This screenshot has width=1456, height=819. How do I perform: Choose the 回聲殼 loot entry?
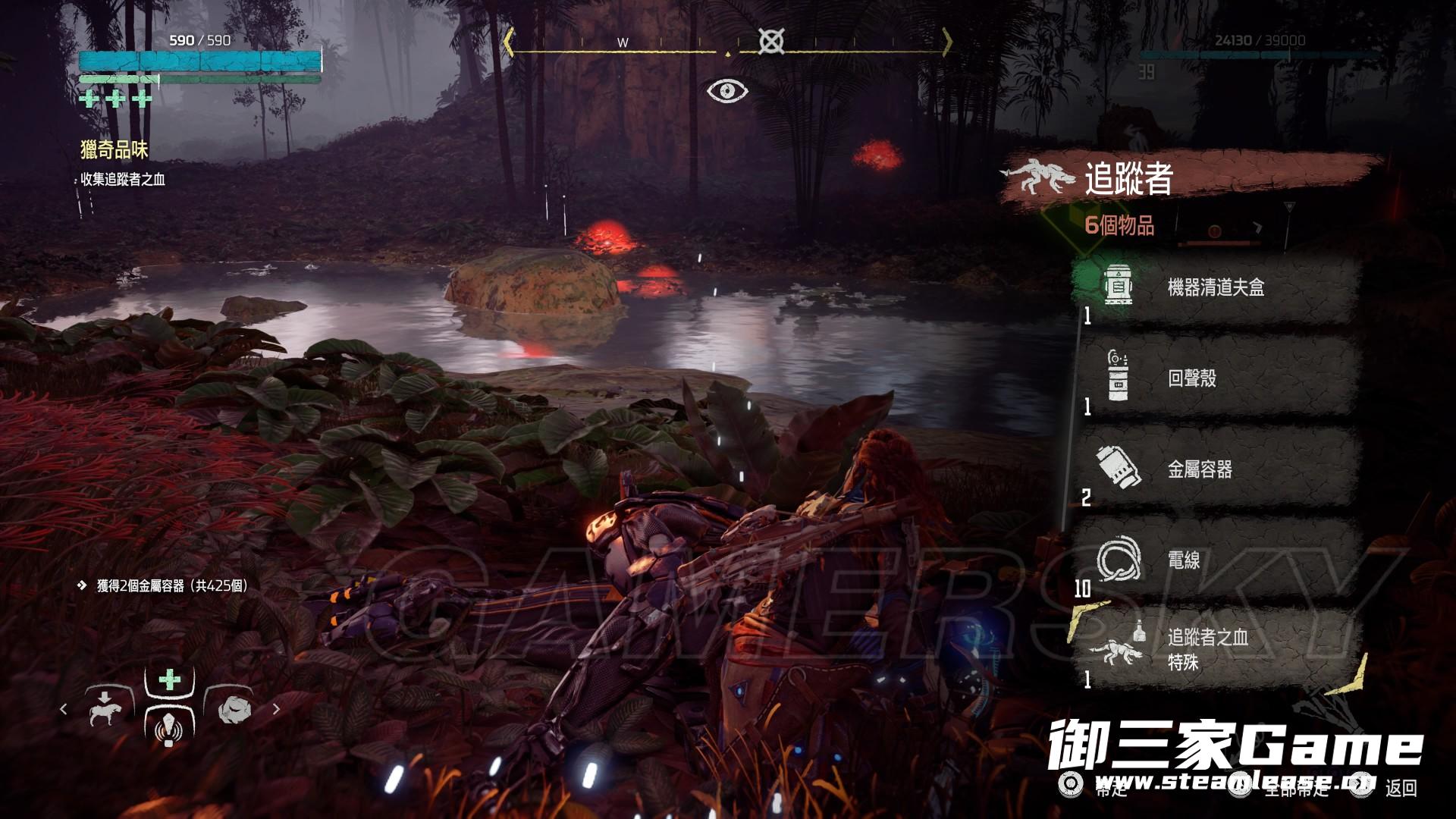point(1215,378)
